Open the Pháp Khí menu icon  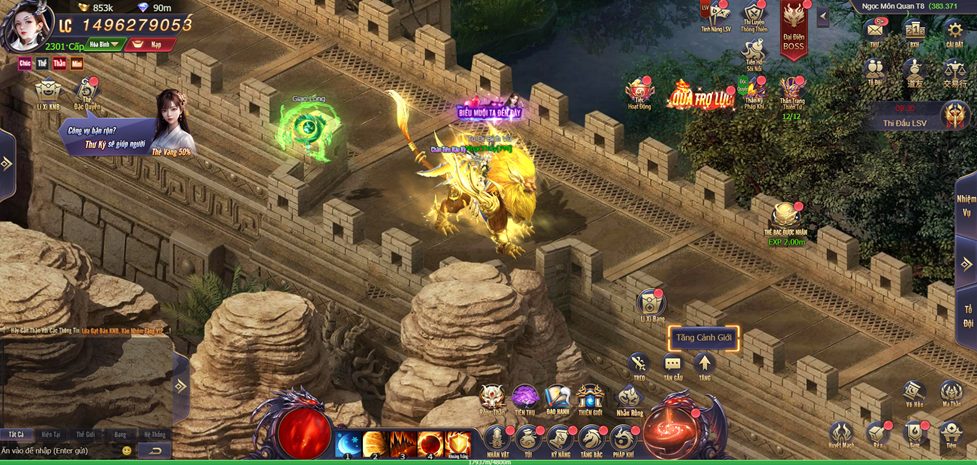(x=623, y=440)
